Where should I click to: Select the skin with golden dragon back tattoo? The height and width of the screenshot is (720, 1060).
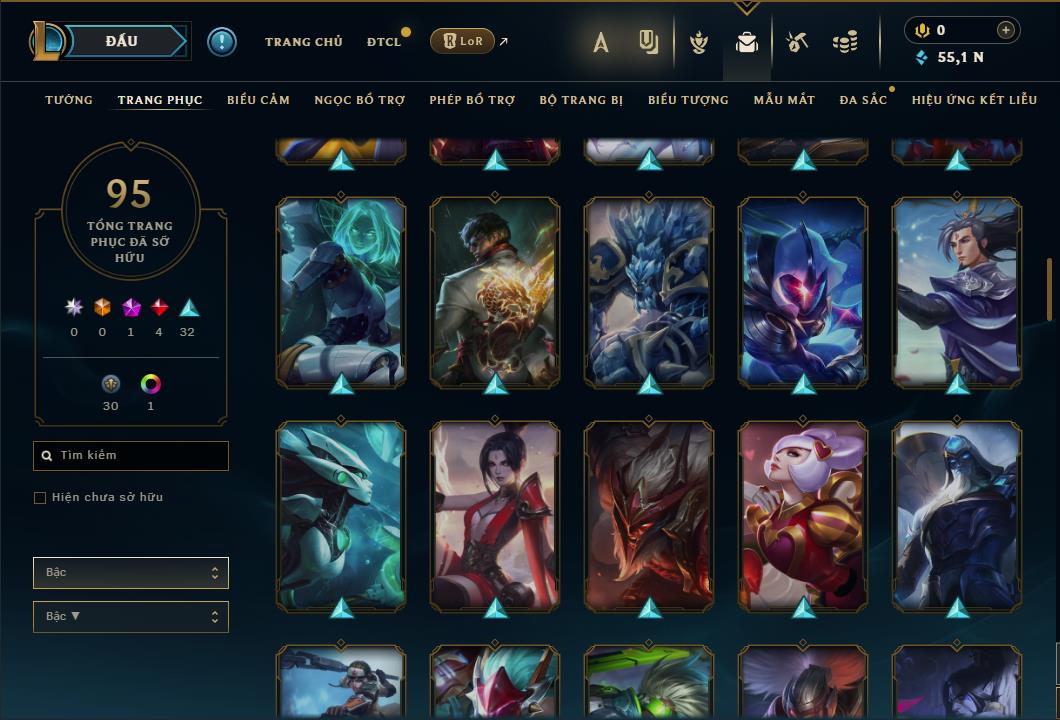point(495,291)
